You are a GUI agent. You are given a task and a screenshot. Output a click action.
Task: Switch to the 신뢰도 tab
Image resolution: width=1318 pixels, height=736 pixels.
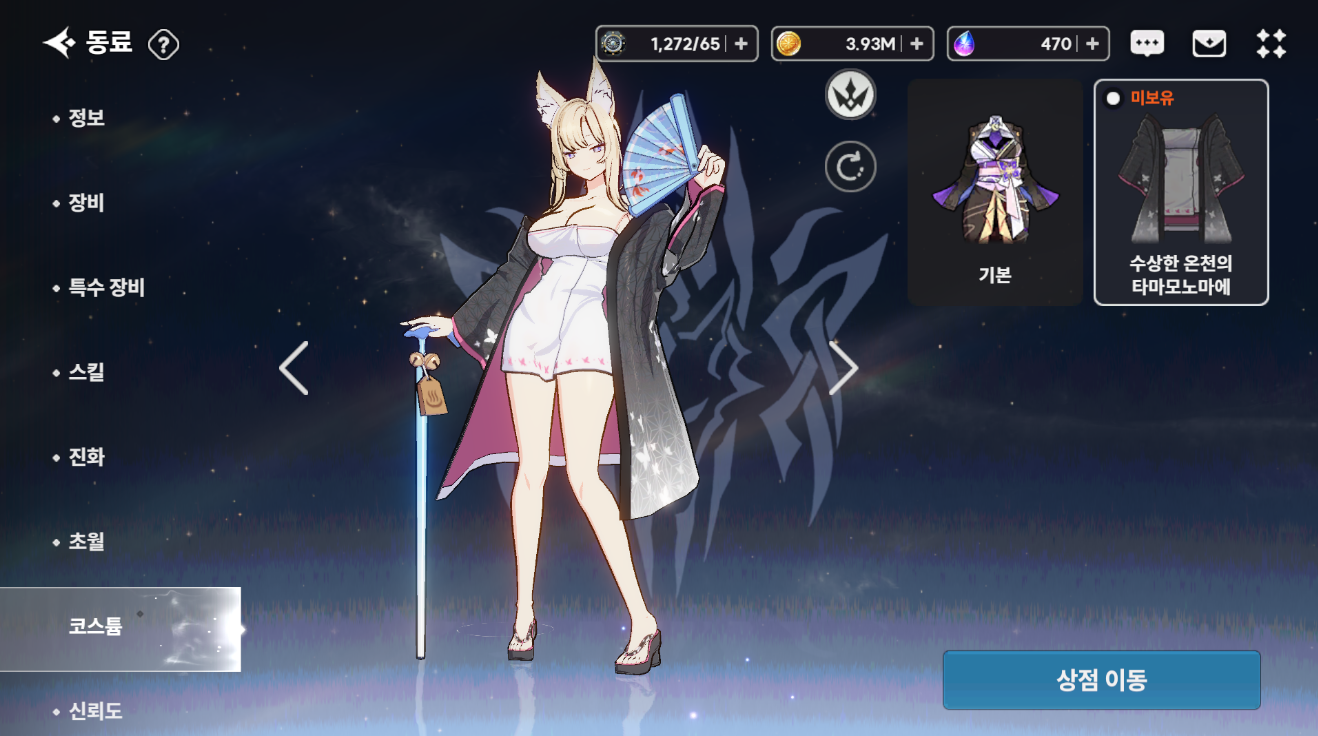(x=95, y=711)
